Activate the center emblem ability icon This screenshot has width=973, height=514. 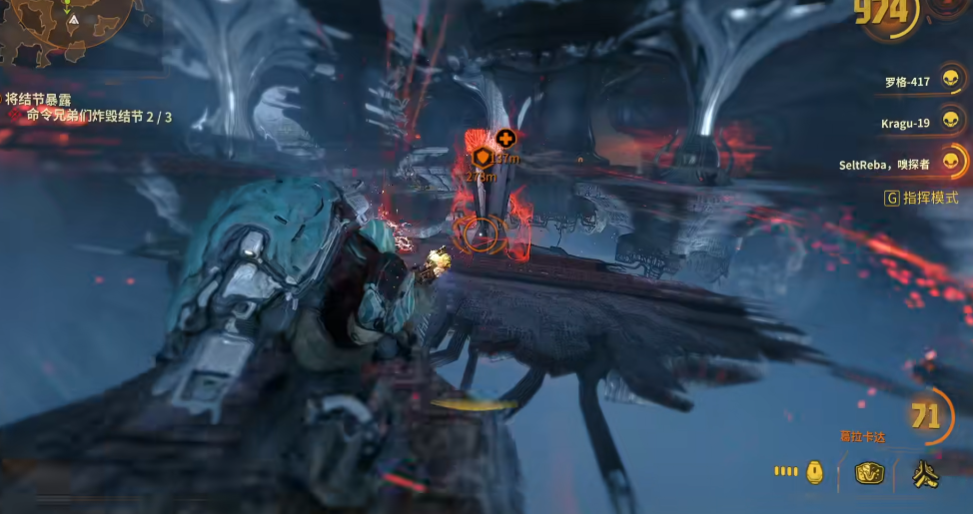point(869,474)
